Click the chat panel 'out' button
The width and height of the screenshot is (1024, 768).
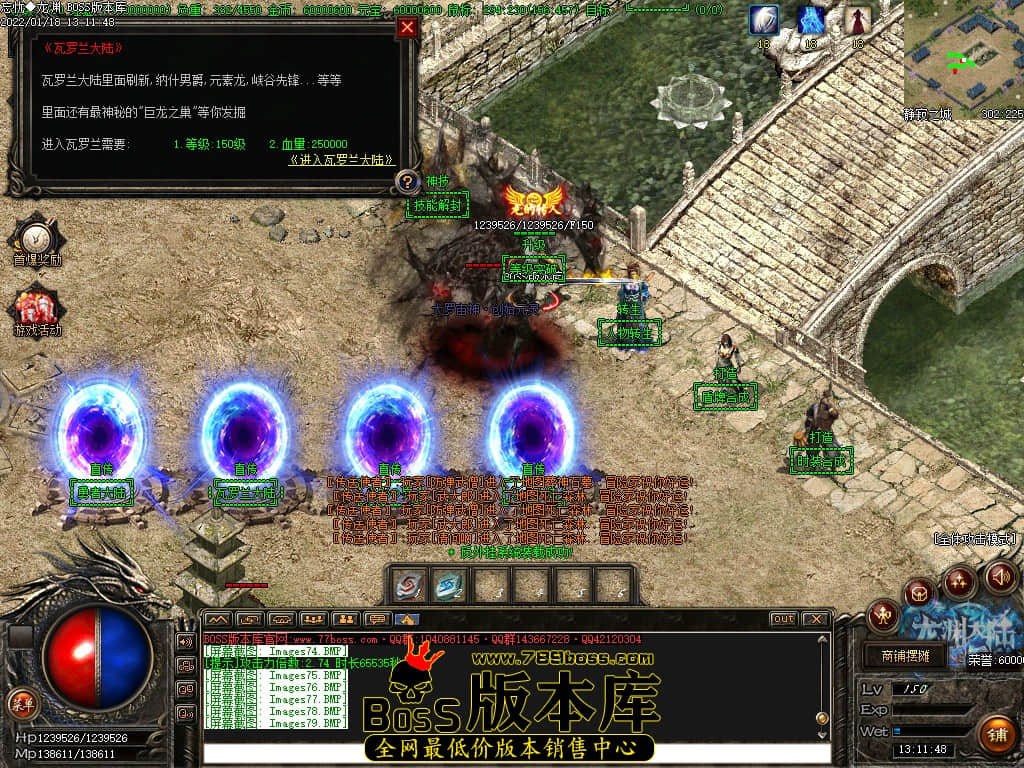pyautogui.click(x=783, y=619)
